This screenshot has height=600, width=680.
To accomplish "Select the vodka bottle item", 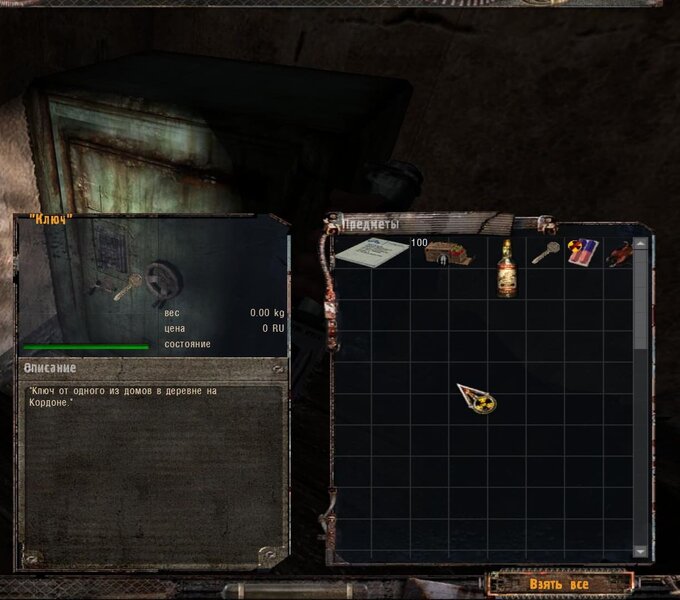I will (508, 267).
